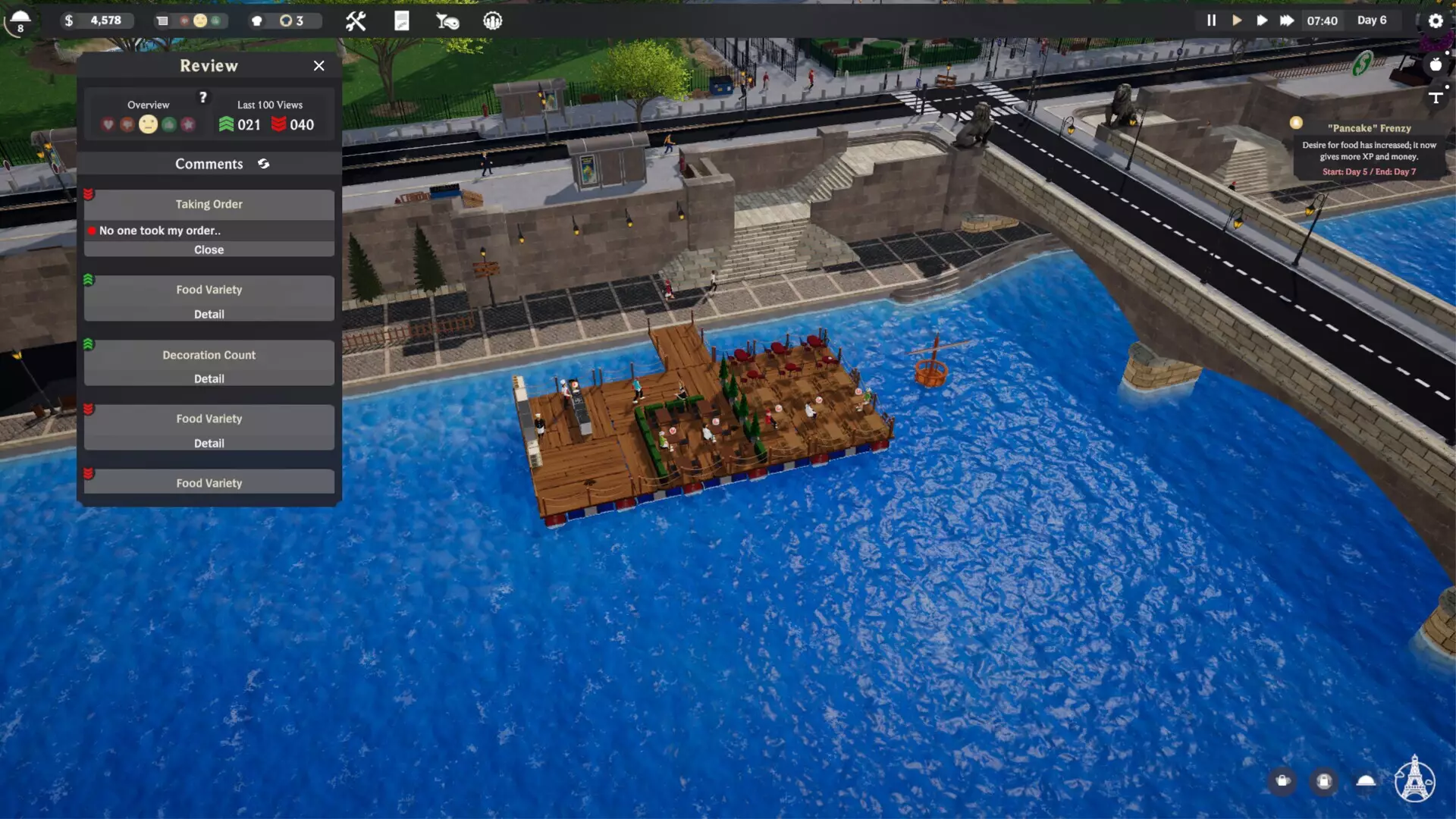This screenshot has height=819, width=1456.
Task: Expand Detail under second Food Variety comment
Action: point(209,443)
